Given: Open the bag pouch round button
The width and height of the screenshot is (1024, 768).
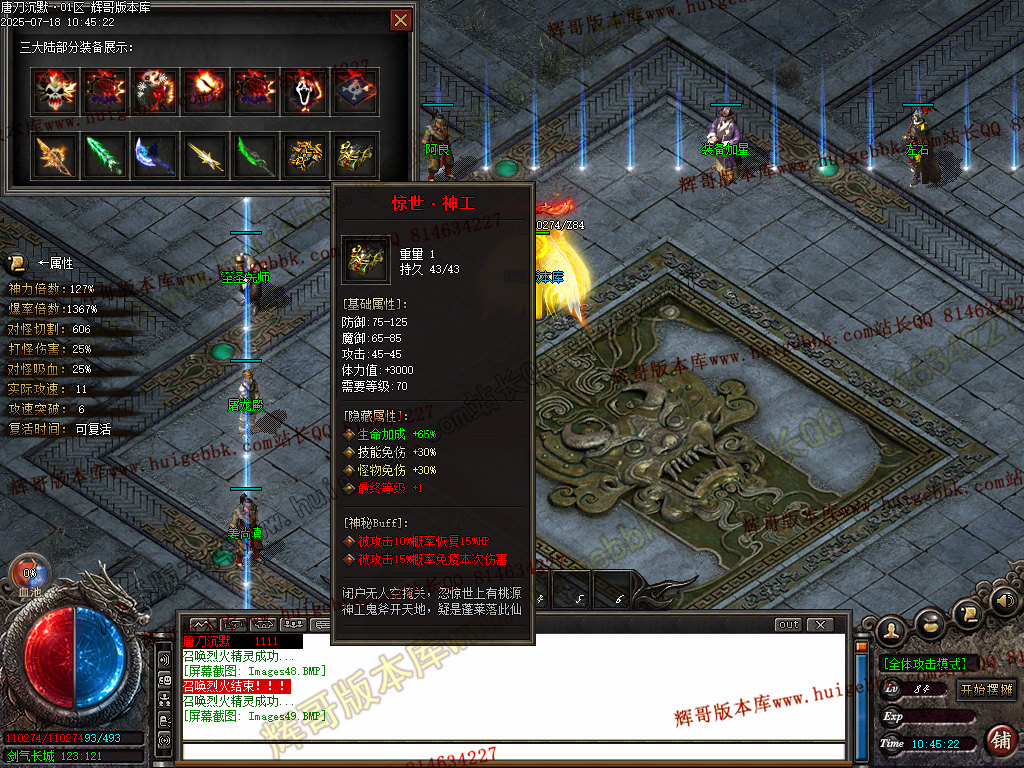Looking at the screenshot, I should pyautogui.click(x=931, y=623).
